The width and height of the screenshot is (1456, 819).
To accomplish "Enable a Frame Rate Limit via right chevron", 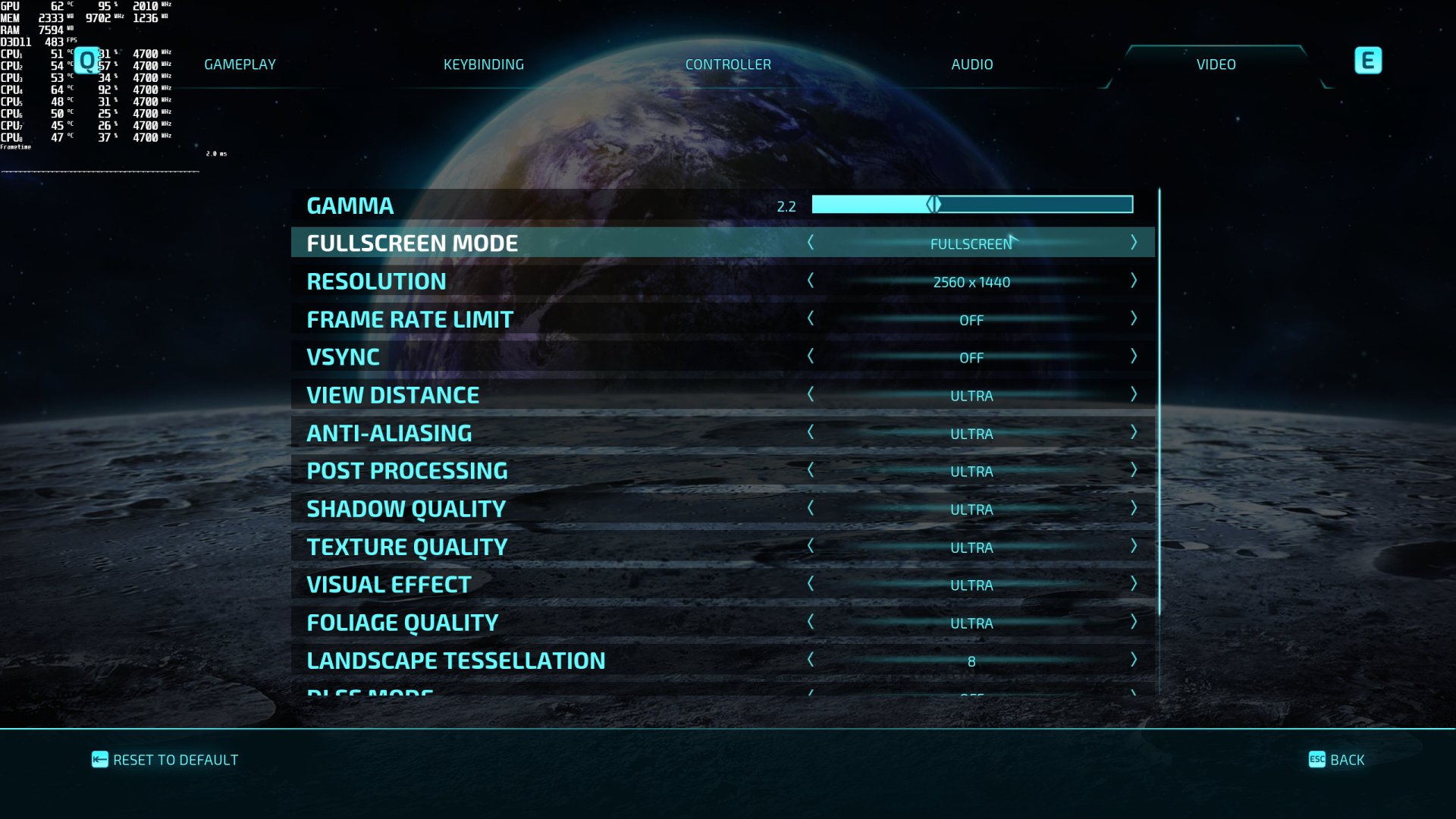I will pyautogui.click(x=1134, y=319).
